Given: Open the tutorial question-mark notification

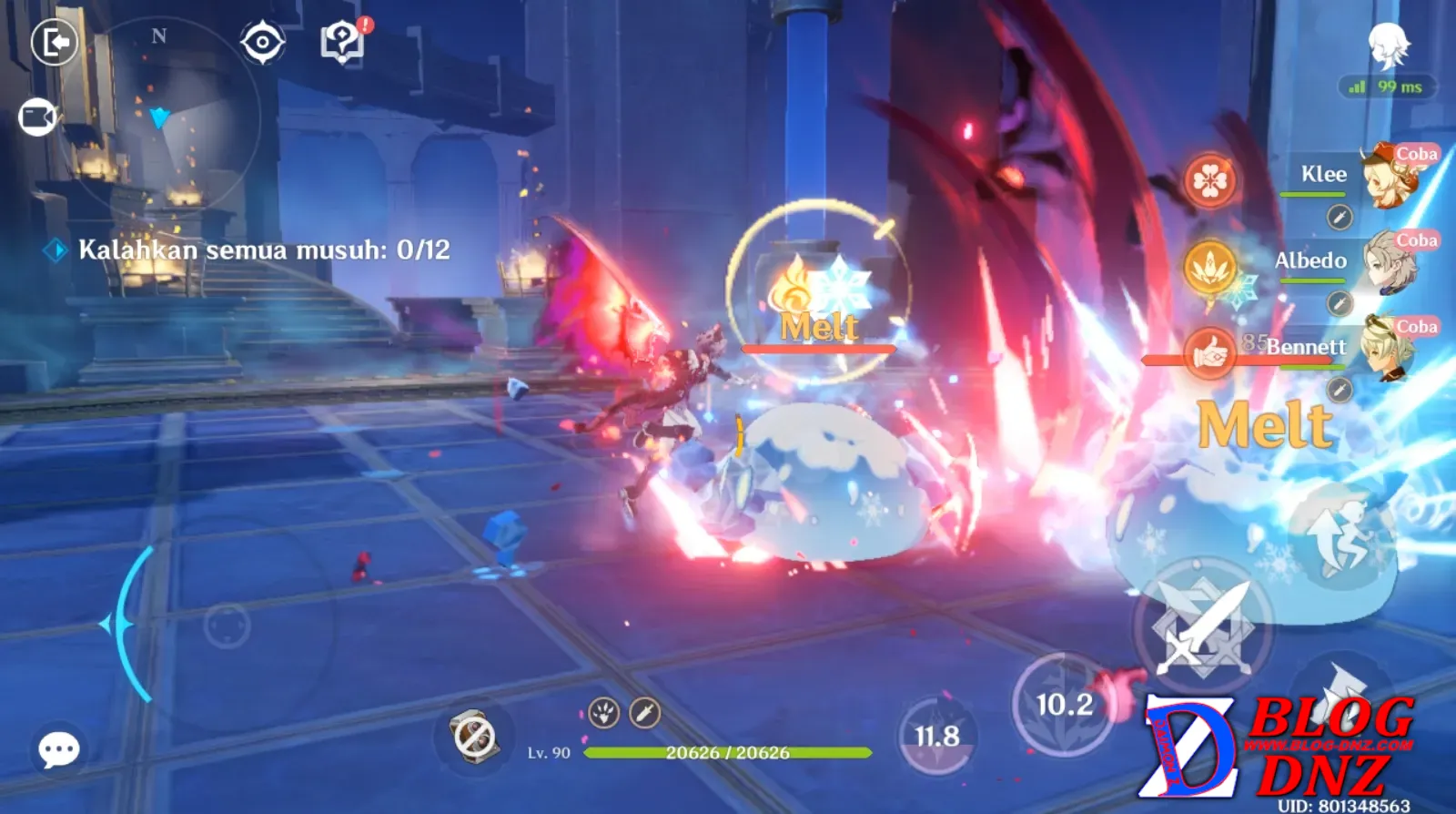Looking at the screenshot, I should 342,42.
